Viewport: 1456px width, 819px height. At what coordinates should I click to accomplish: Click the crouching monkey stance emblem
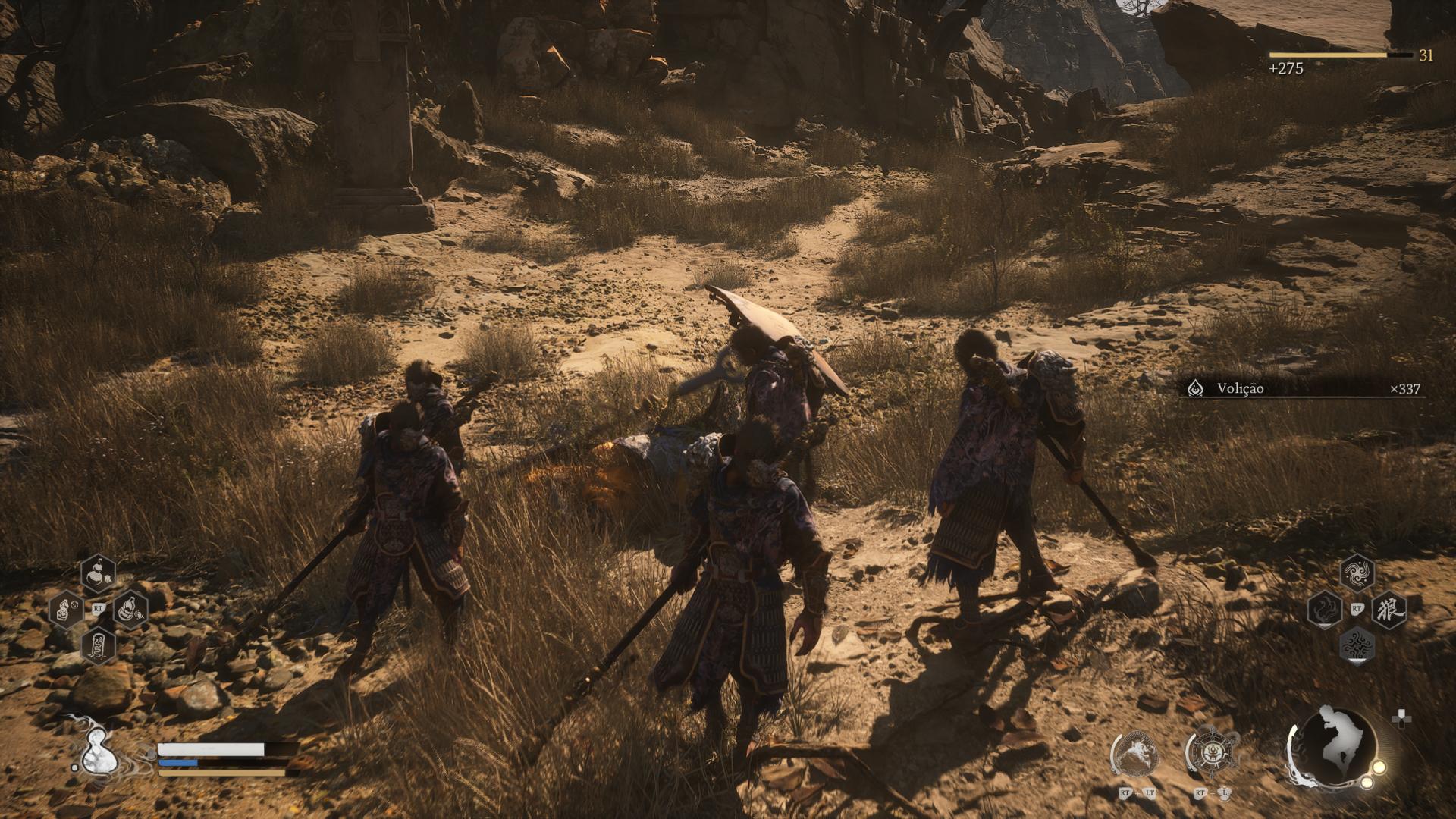1332,745
